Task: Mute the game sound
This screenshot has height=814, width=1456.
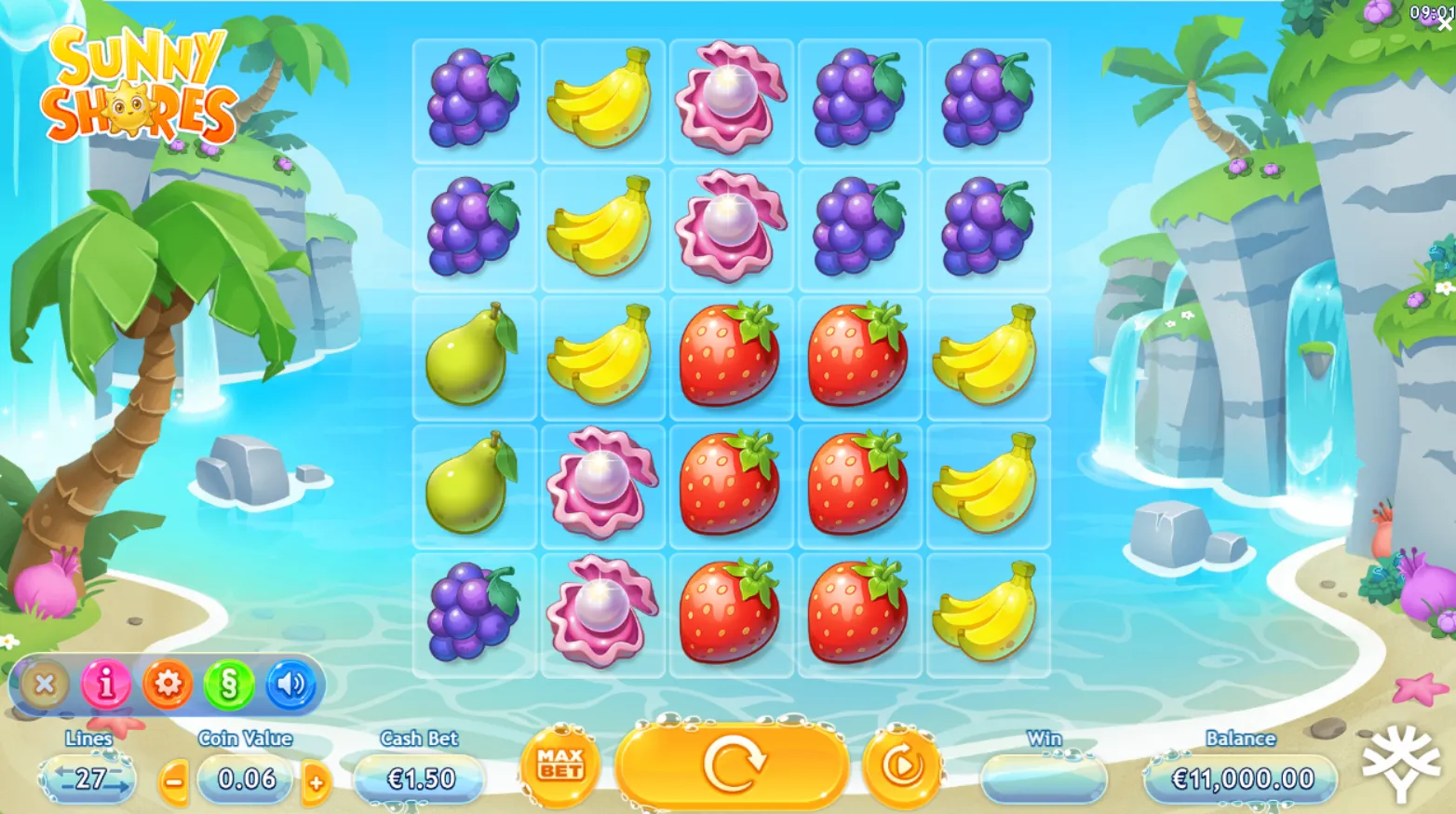Action: pos(290,684)
